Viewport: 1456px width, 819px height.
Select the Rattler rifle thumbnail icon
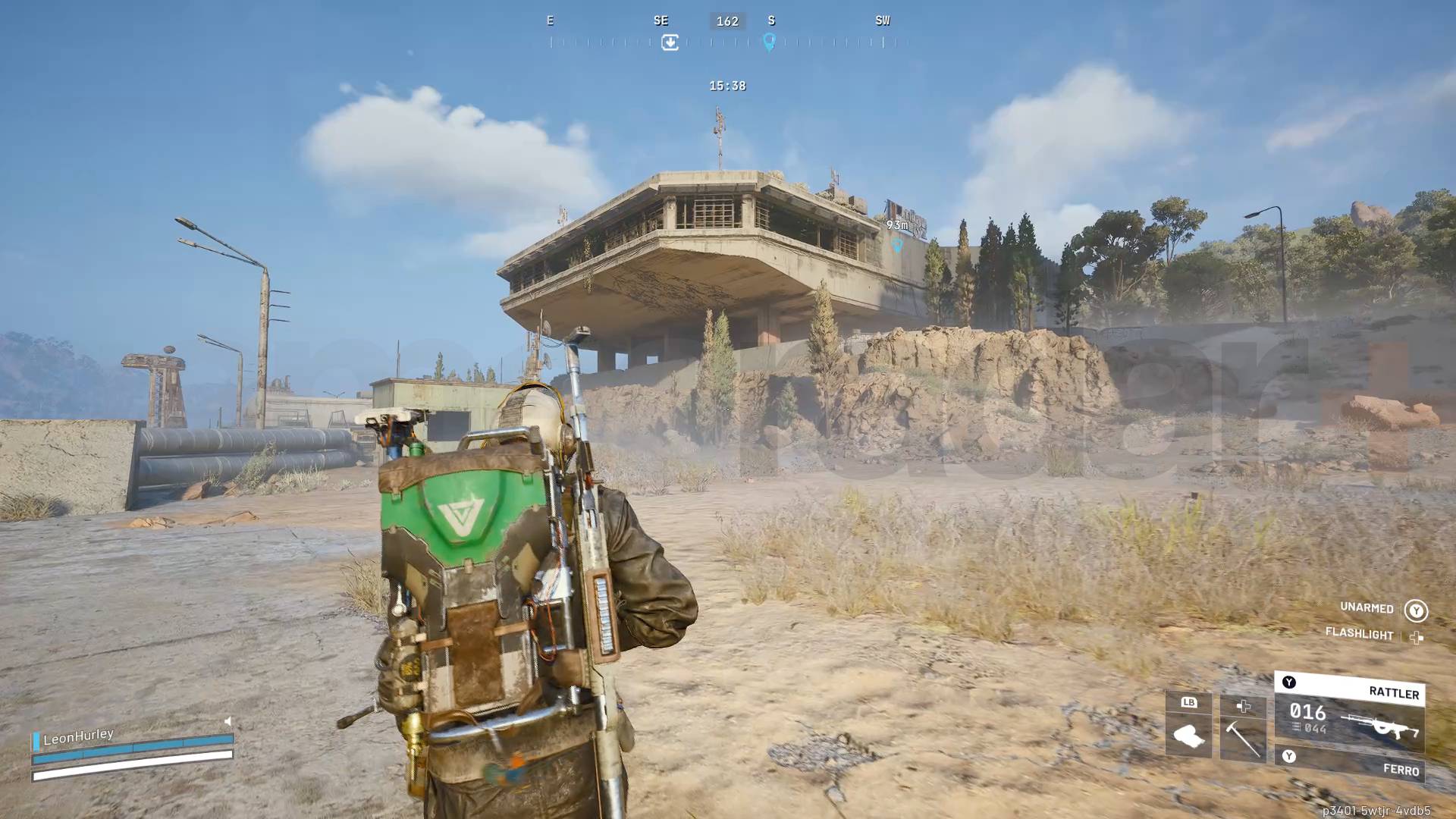(1380, 726)
